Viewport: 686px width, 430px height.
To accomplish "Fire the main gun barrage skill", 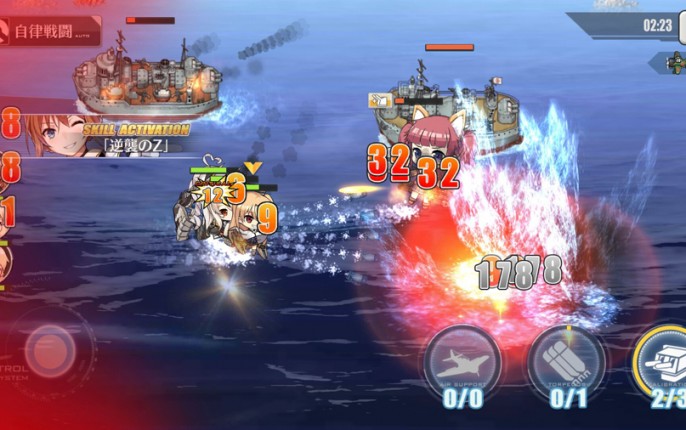I will pos(662,360).
